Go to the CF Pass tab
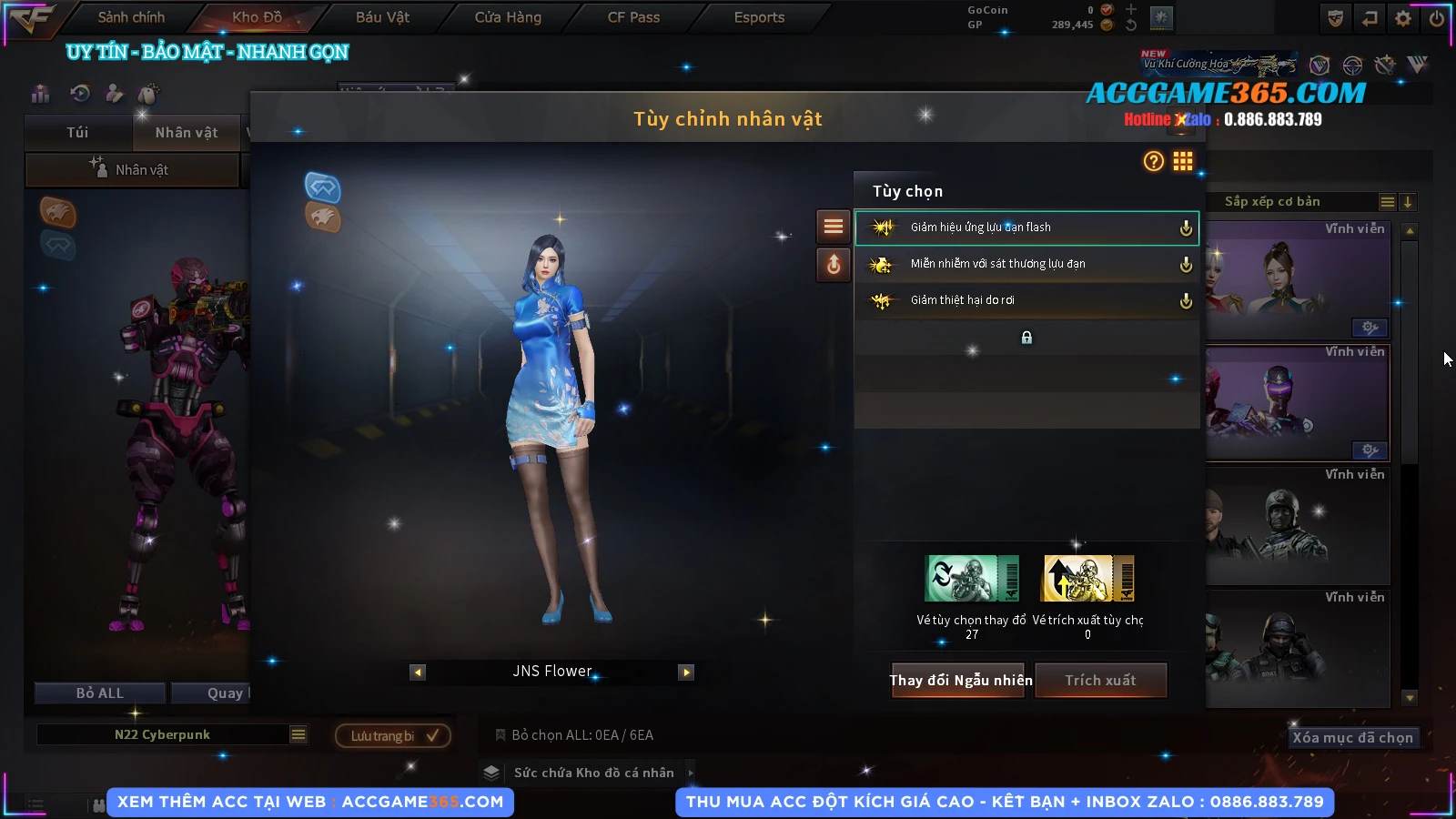The width and height of the screenshot is (1456, 819). [x=633, y=17]
